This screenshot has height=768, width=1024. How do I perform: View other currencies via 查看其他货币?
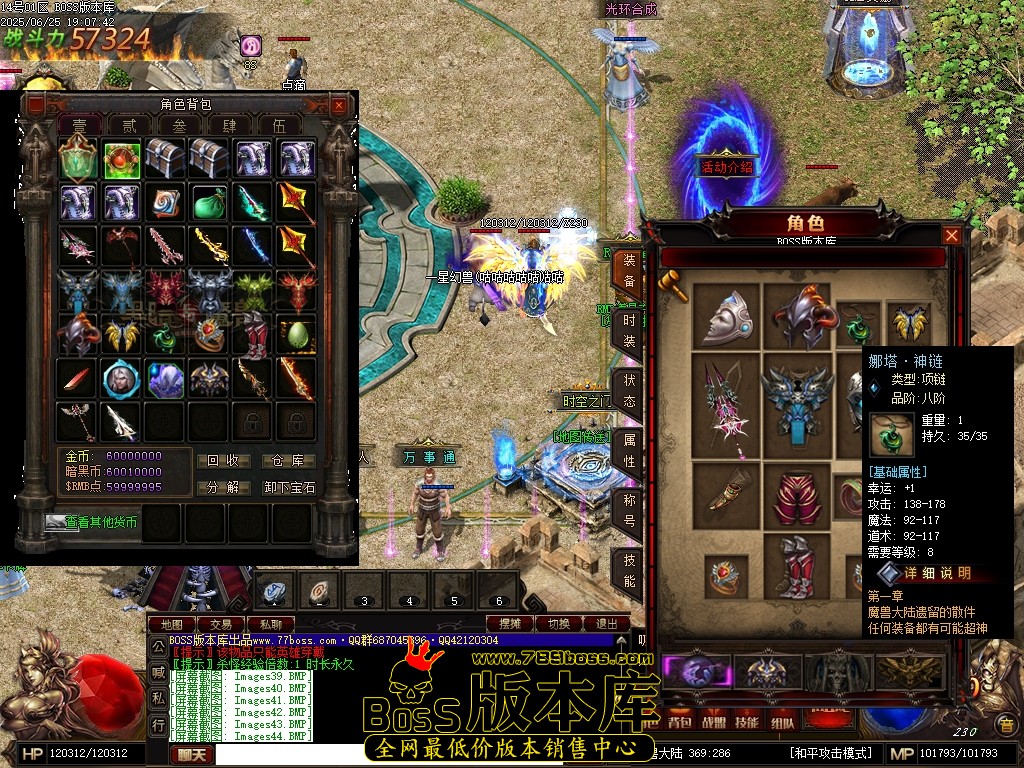[92, 522]
